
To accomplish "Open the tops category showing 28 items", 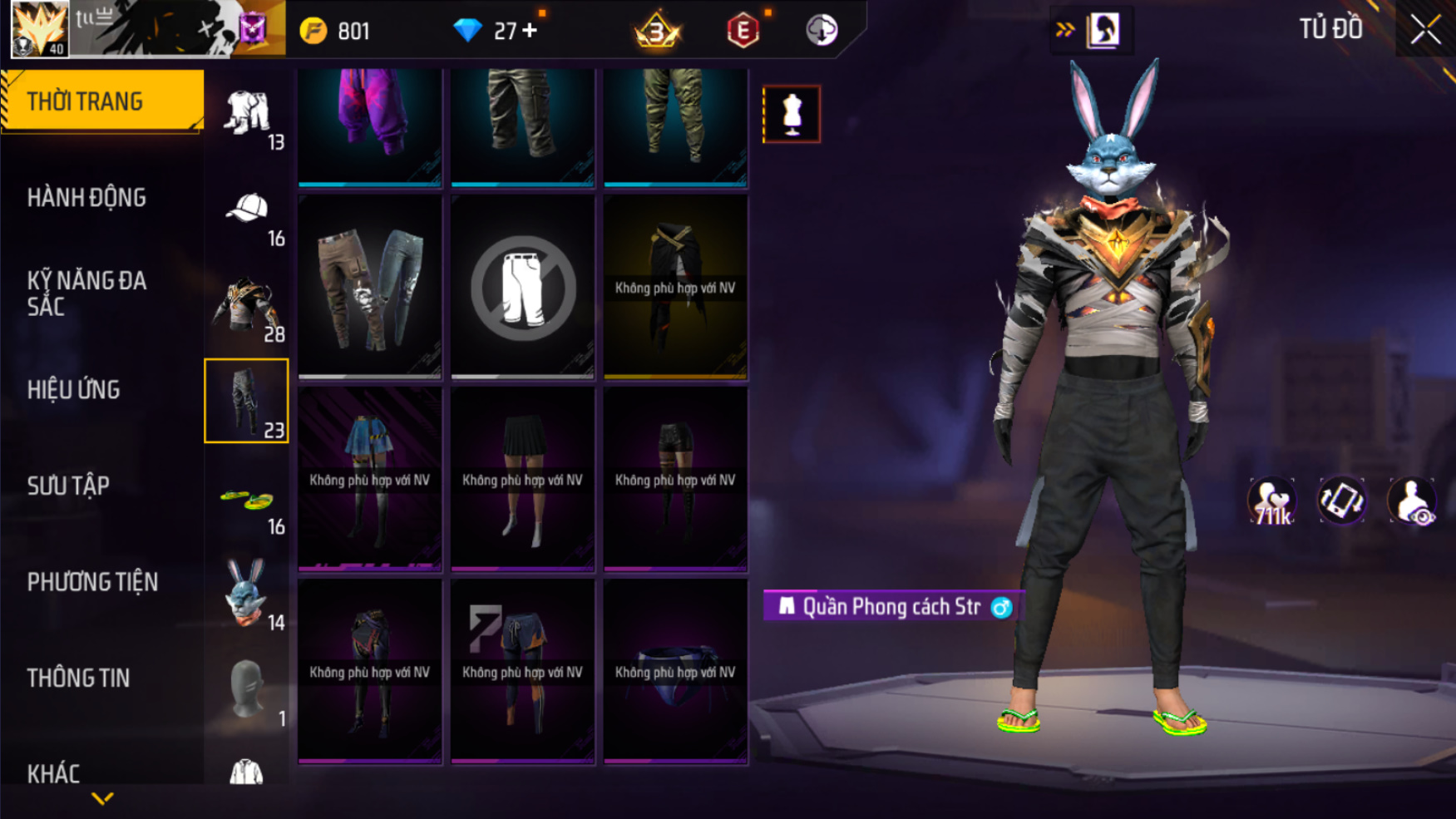I will (247, 306).
